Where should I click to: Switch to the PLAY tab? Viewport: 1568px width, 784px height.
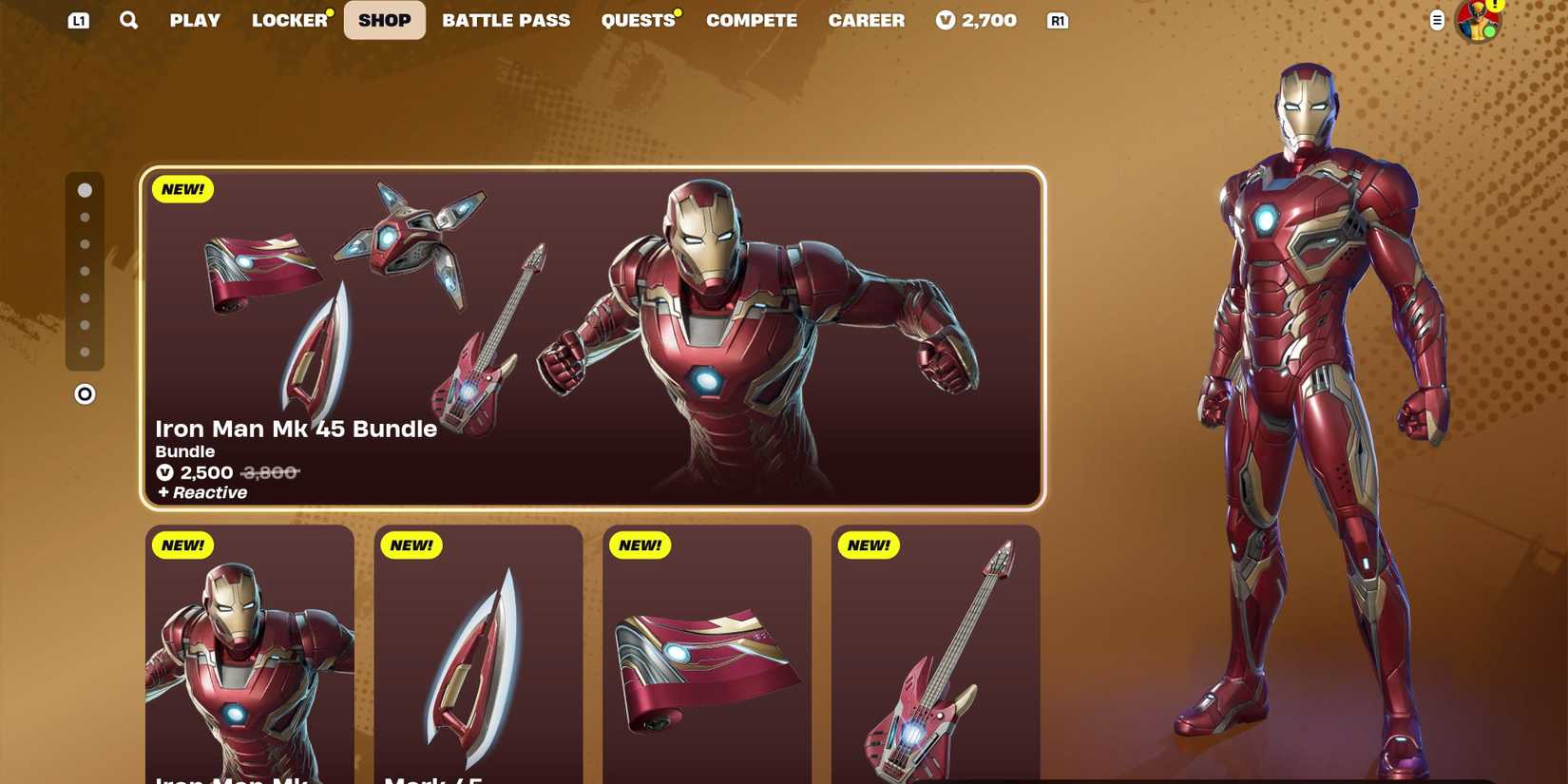click(194, 20)
